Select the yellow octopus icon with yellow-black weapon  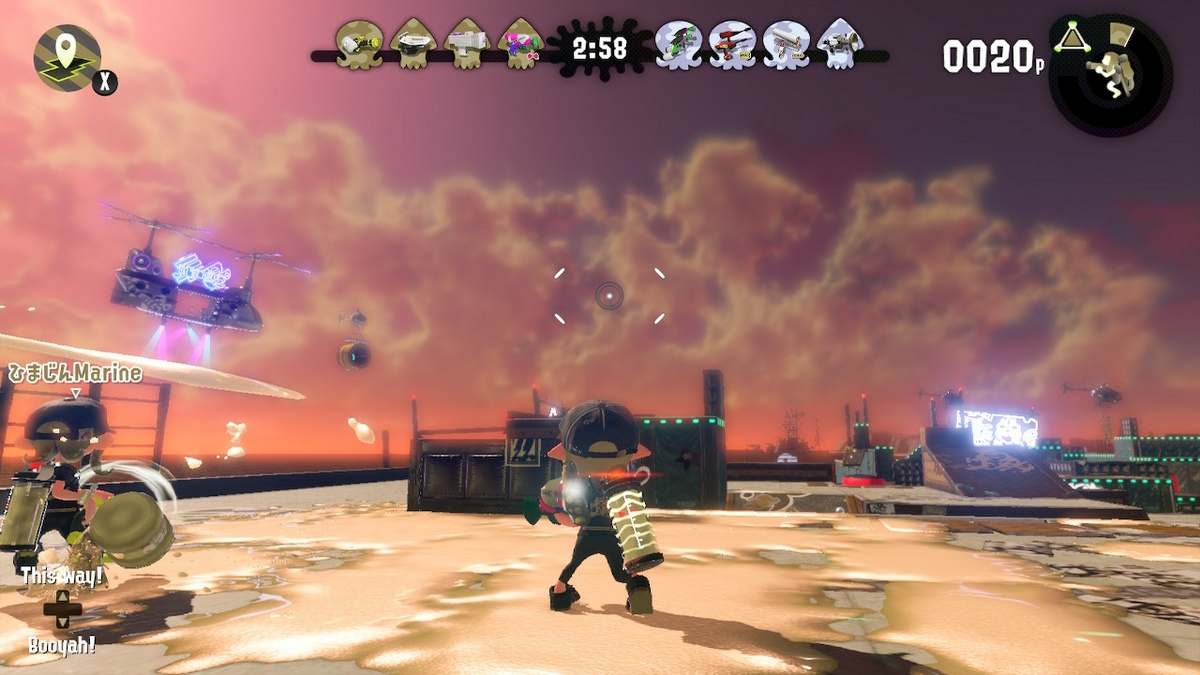(359, 44)
